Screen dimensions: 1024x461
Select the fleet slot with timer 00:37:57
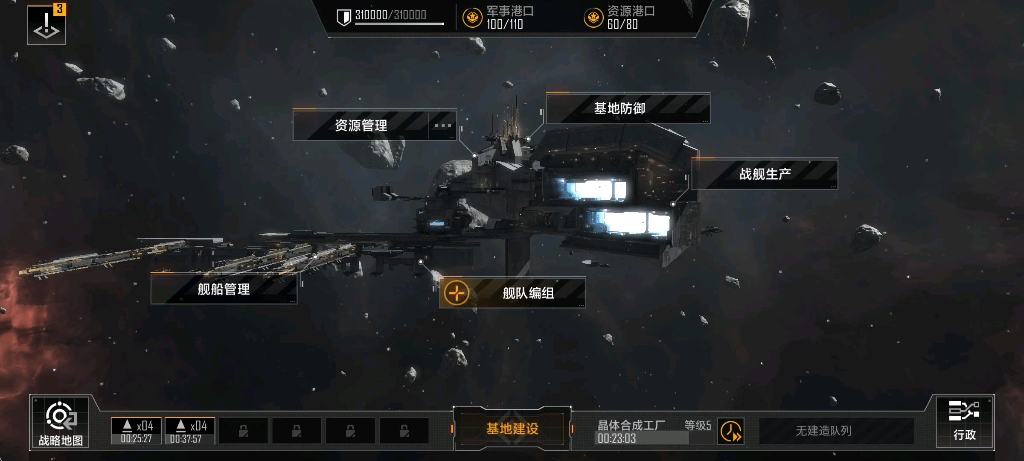(189, 430)
